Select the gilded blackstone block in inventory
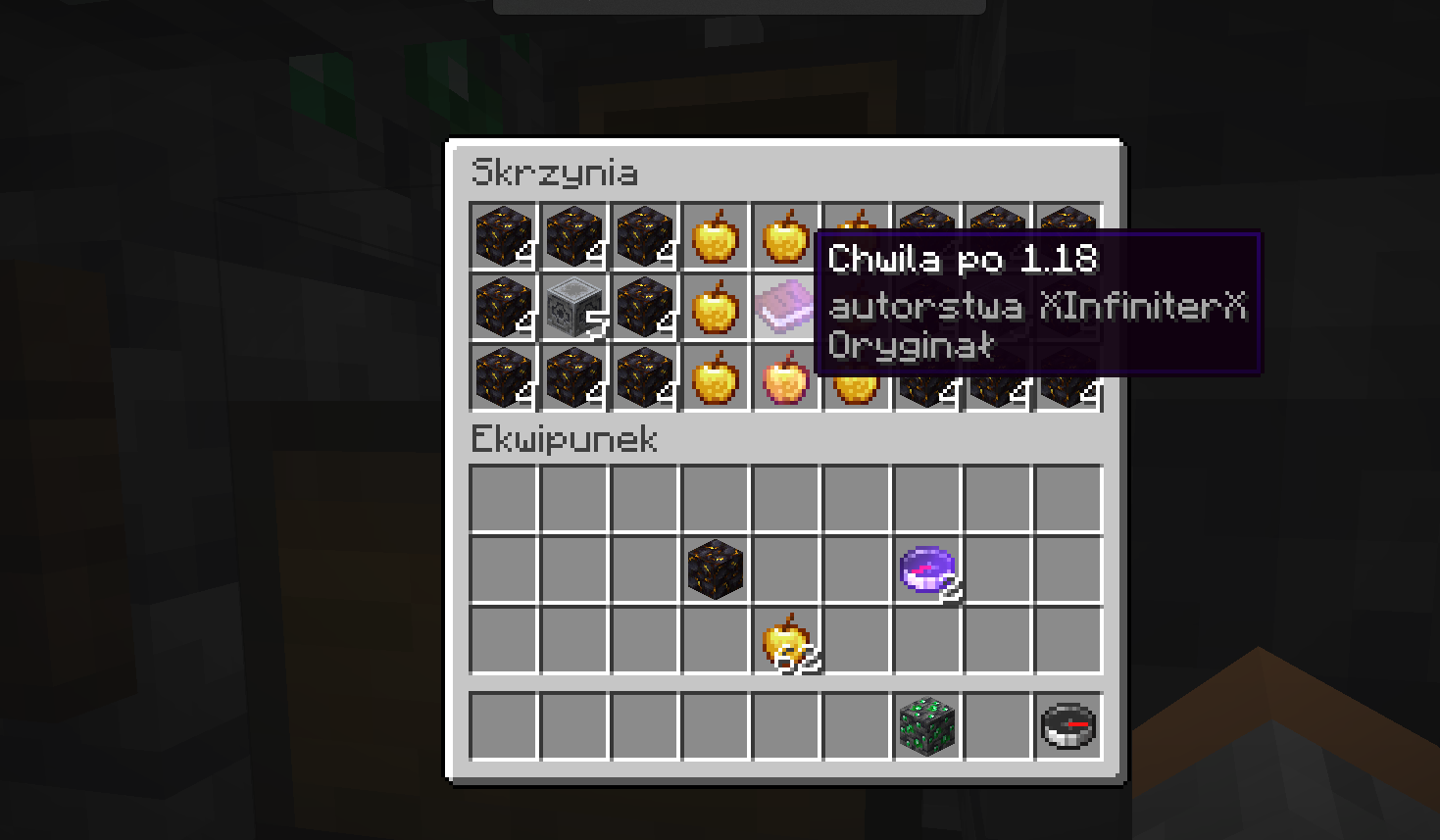1440x840 pixels. pyautogui.click(x=715, y=567)
